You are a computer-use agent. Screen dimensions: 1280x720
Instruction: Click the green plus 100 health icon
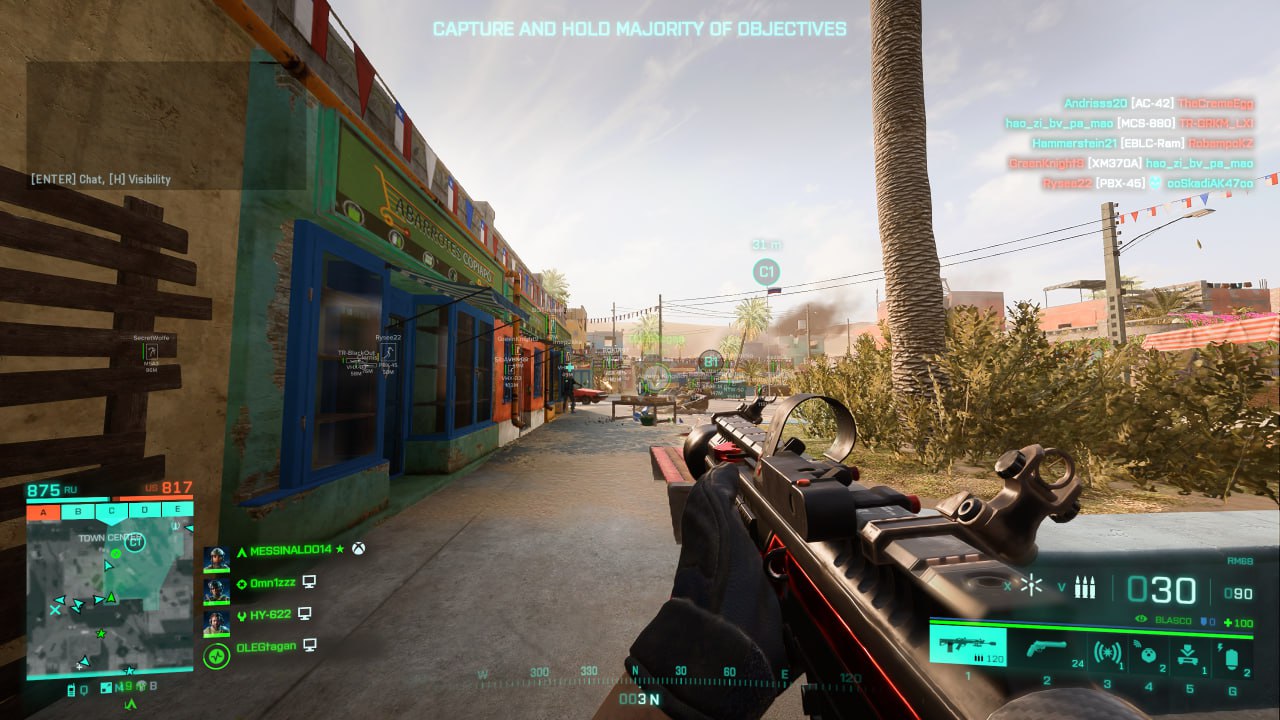1238,621
